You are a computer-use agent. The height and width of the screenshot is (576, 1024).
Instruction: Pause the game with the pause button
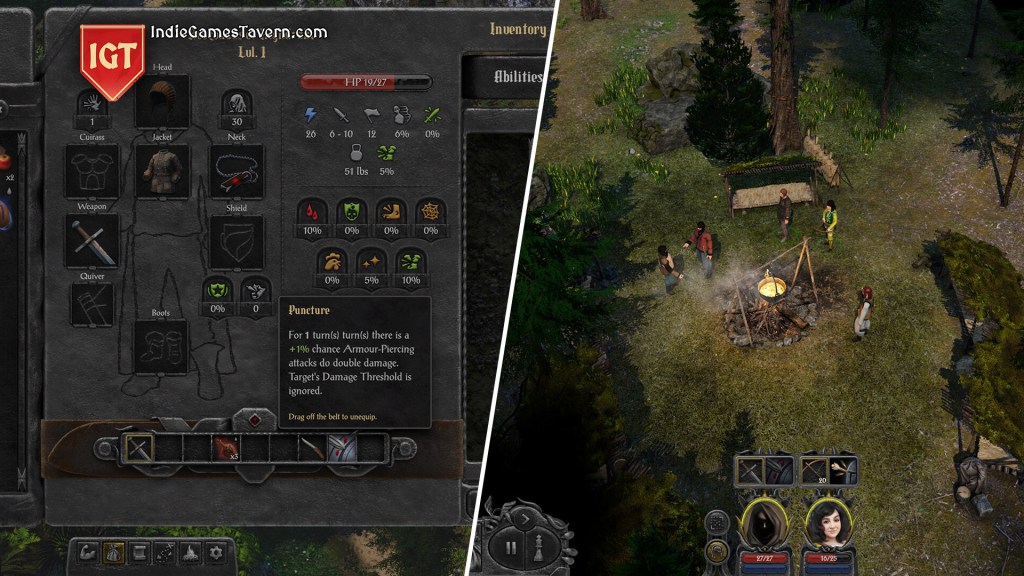(x=511, y=547)
